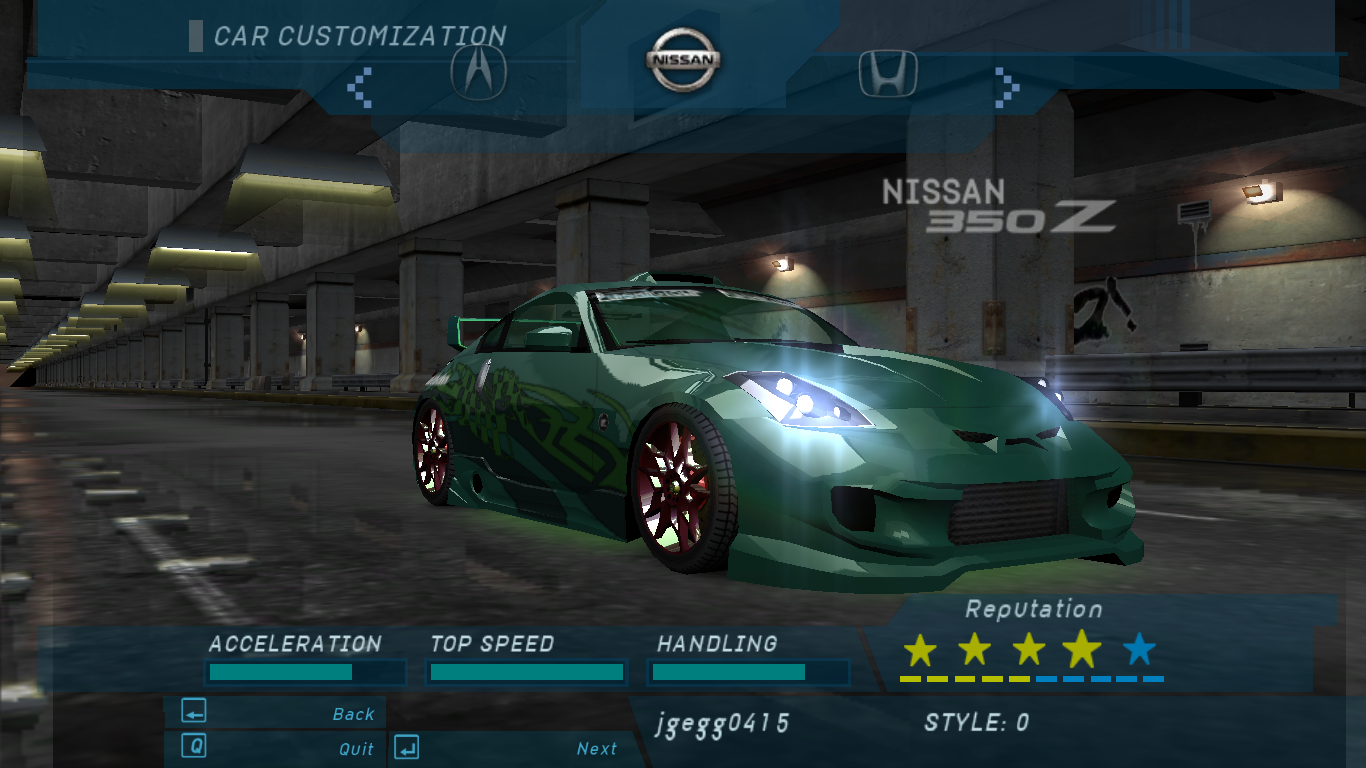1366x768 pixels.
Task: Choose the Nissan brand logo
Action: pyautogui.click(x=682, y=59)
